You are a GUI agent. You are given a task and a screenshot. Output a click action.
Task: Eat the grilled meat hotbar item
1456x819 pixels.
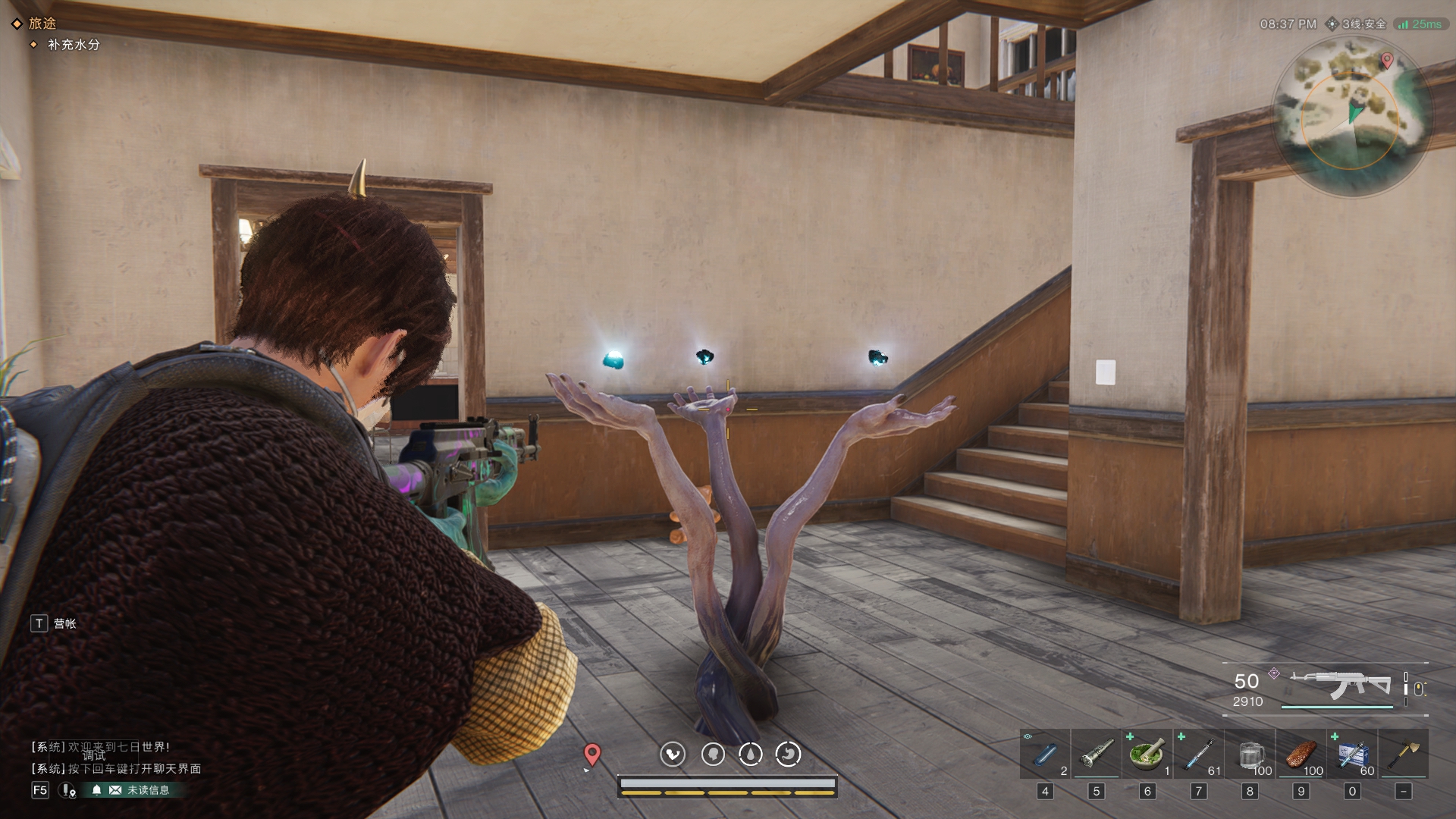[1301, 755]
